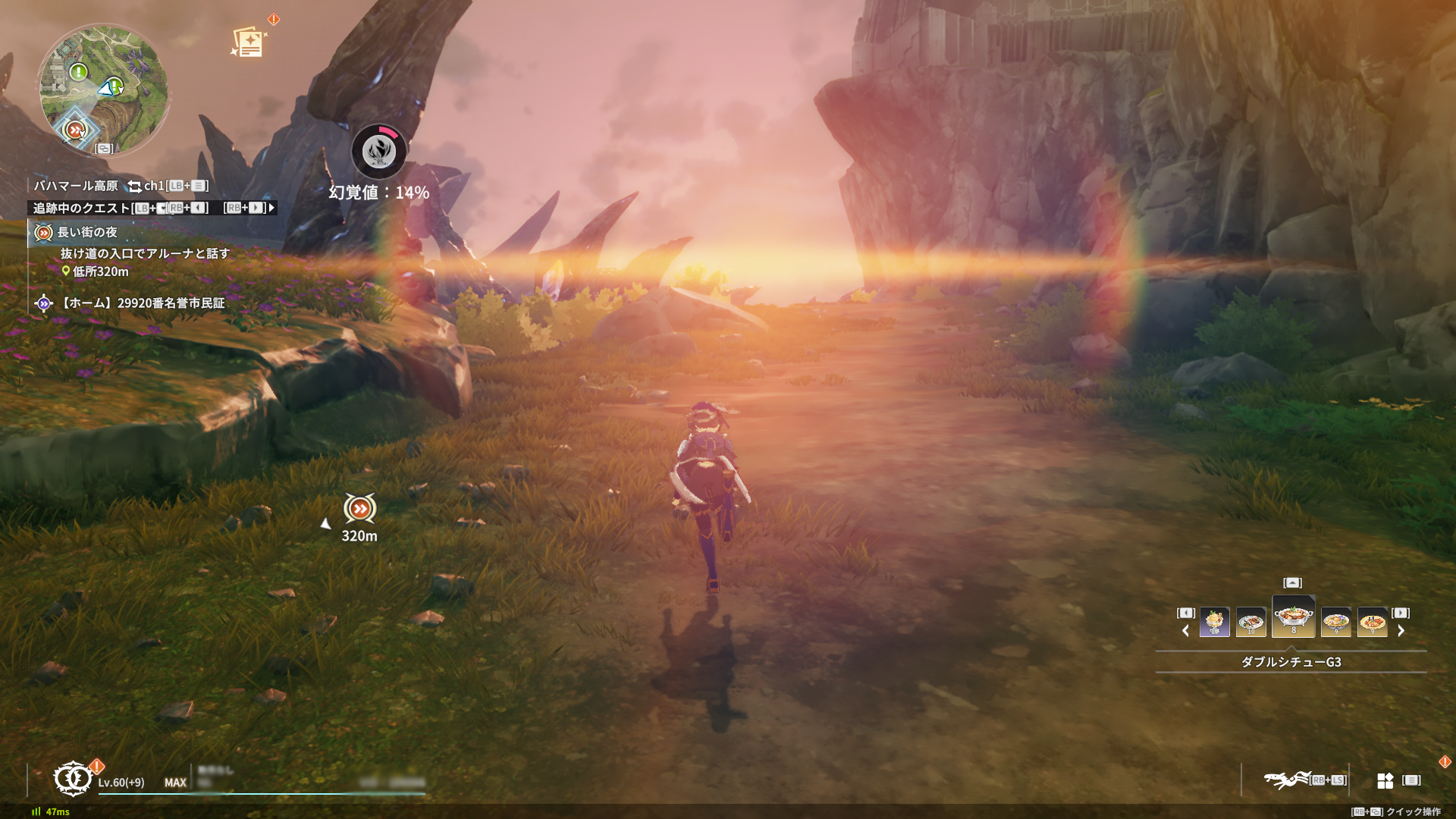Select the 長い街の夜 tracked quest
1456x819 pixels.
pos(87,232)
